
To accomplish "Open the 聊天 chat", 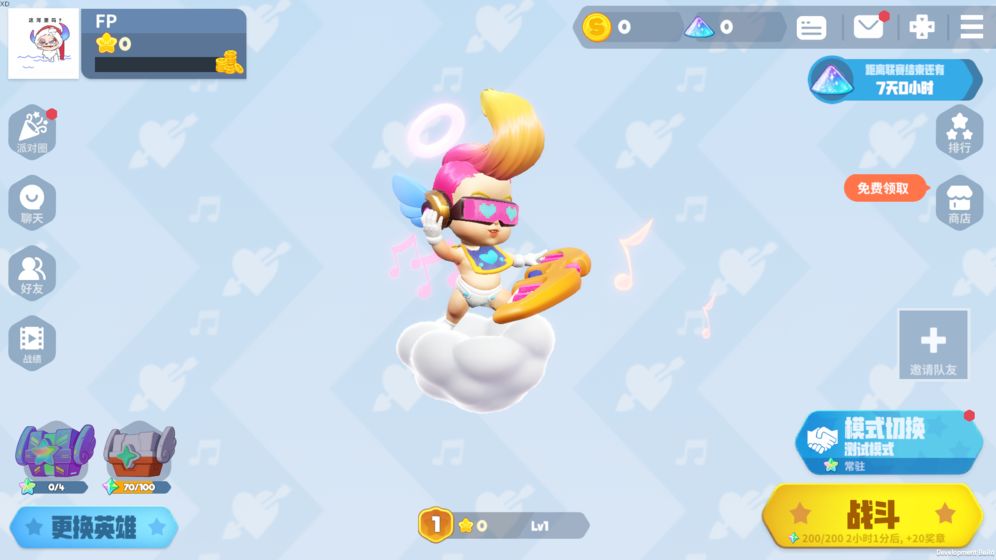I will [x=32, y=202].
